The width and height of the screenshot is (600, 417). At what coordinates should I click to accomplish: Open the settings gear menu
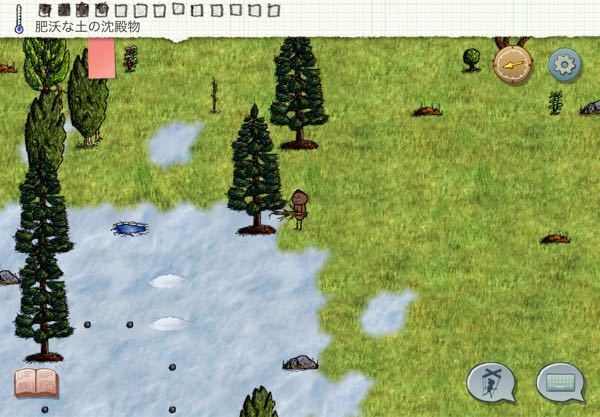pyautogui.click(x=565, y=65)
